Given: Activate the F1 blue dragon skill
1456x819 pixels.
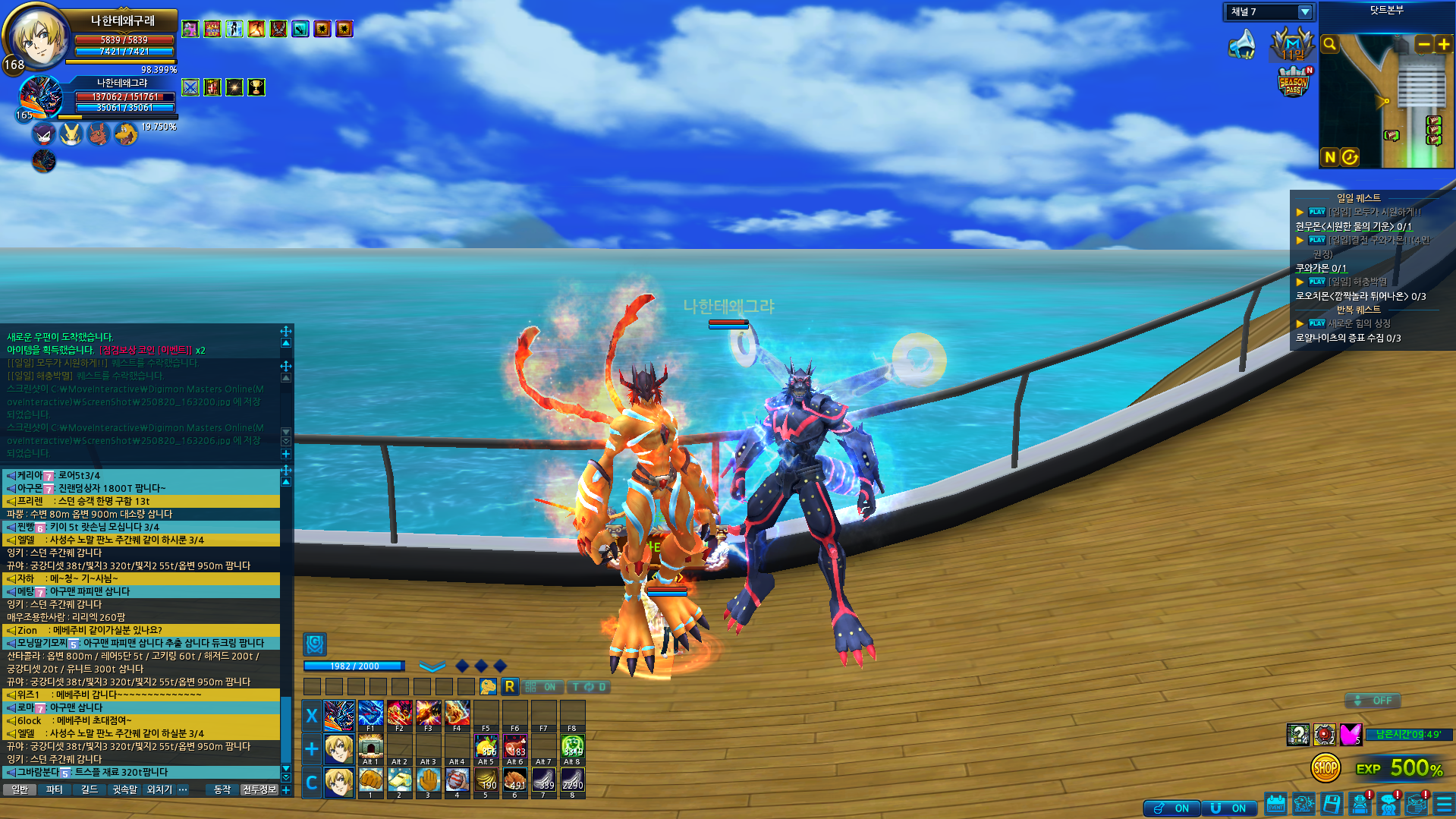Looking at the screenshot, I should [370, 714].
